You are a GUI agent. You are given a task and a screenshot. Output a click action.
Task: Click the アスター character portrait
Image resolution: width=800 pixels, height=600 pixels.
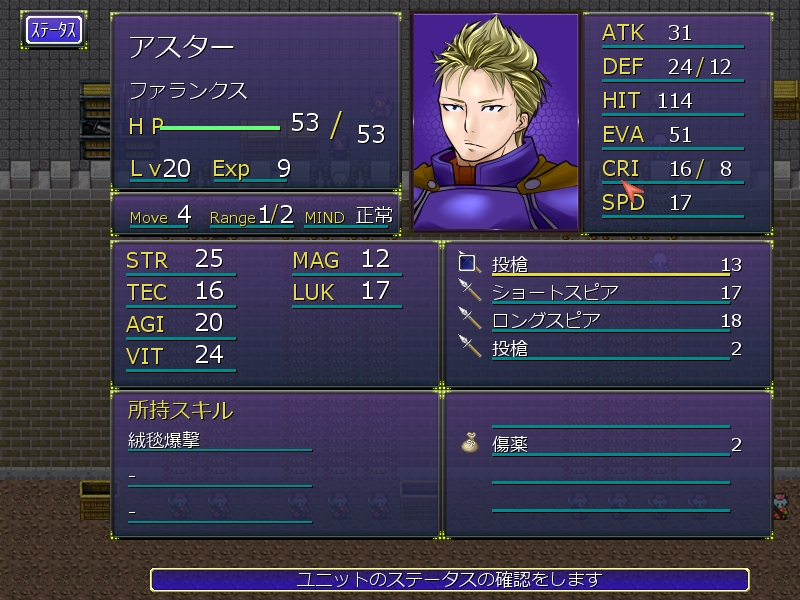click(x=496, y=123)
